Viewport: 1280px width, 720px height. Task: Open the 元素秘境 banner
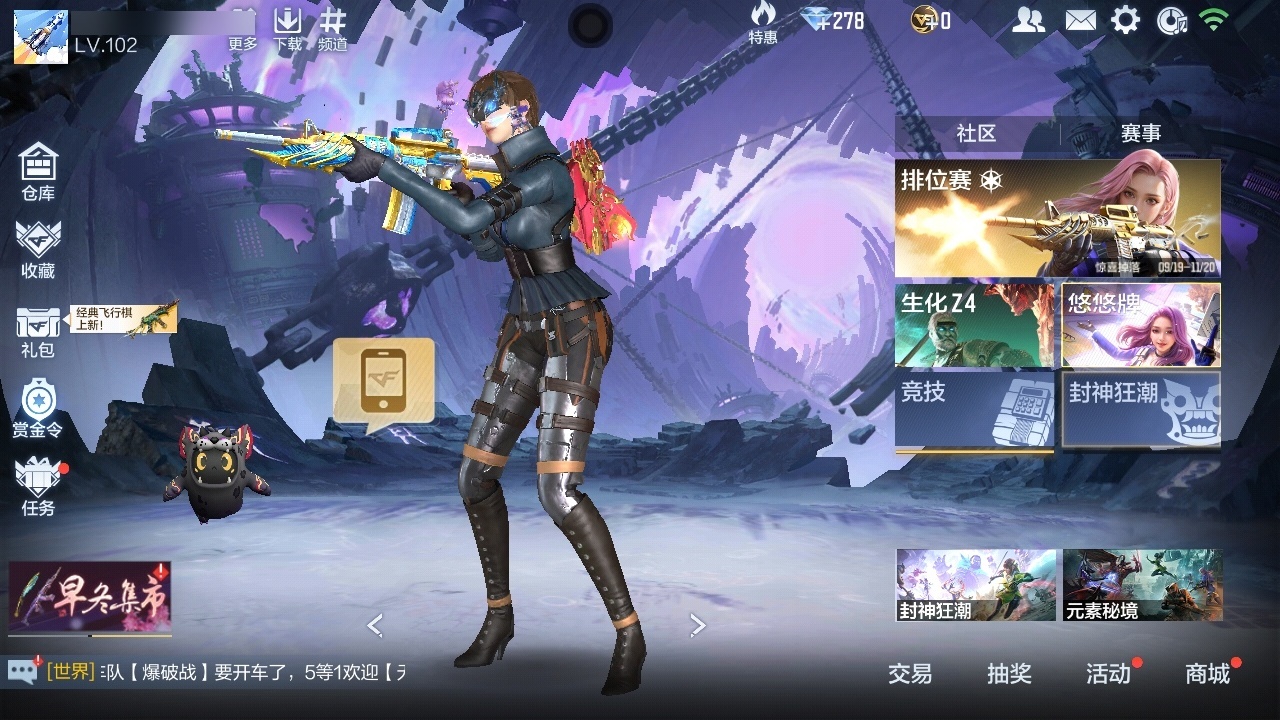[x=1142, y=585]
